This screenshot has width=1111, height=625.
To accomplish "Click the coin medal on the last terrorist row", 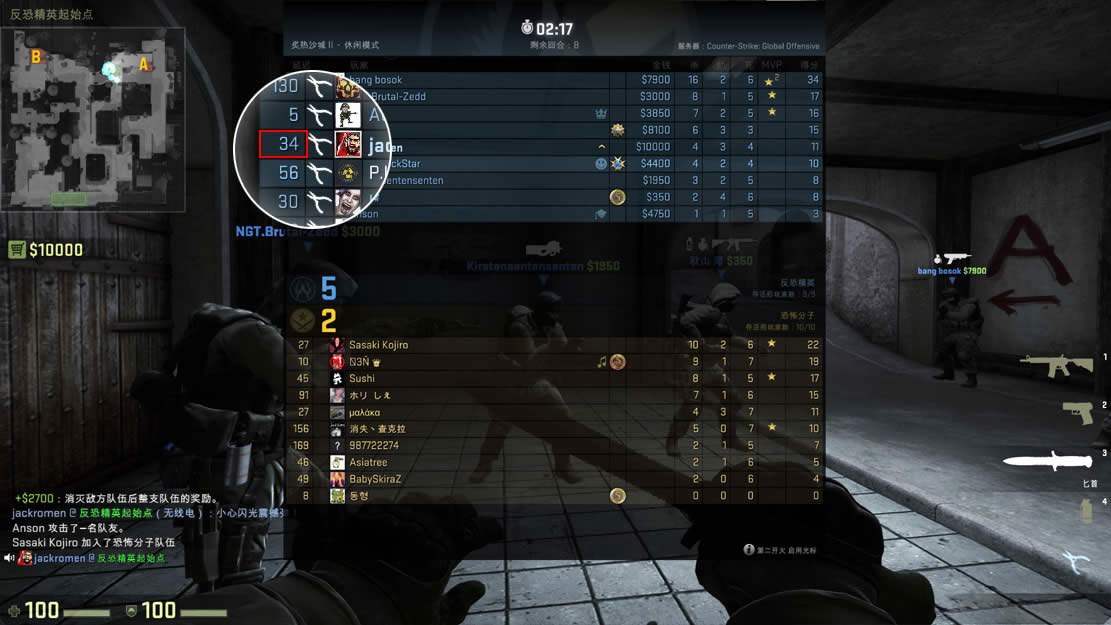I will [x=618, y=496].
